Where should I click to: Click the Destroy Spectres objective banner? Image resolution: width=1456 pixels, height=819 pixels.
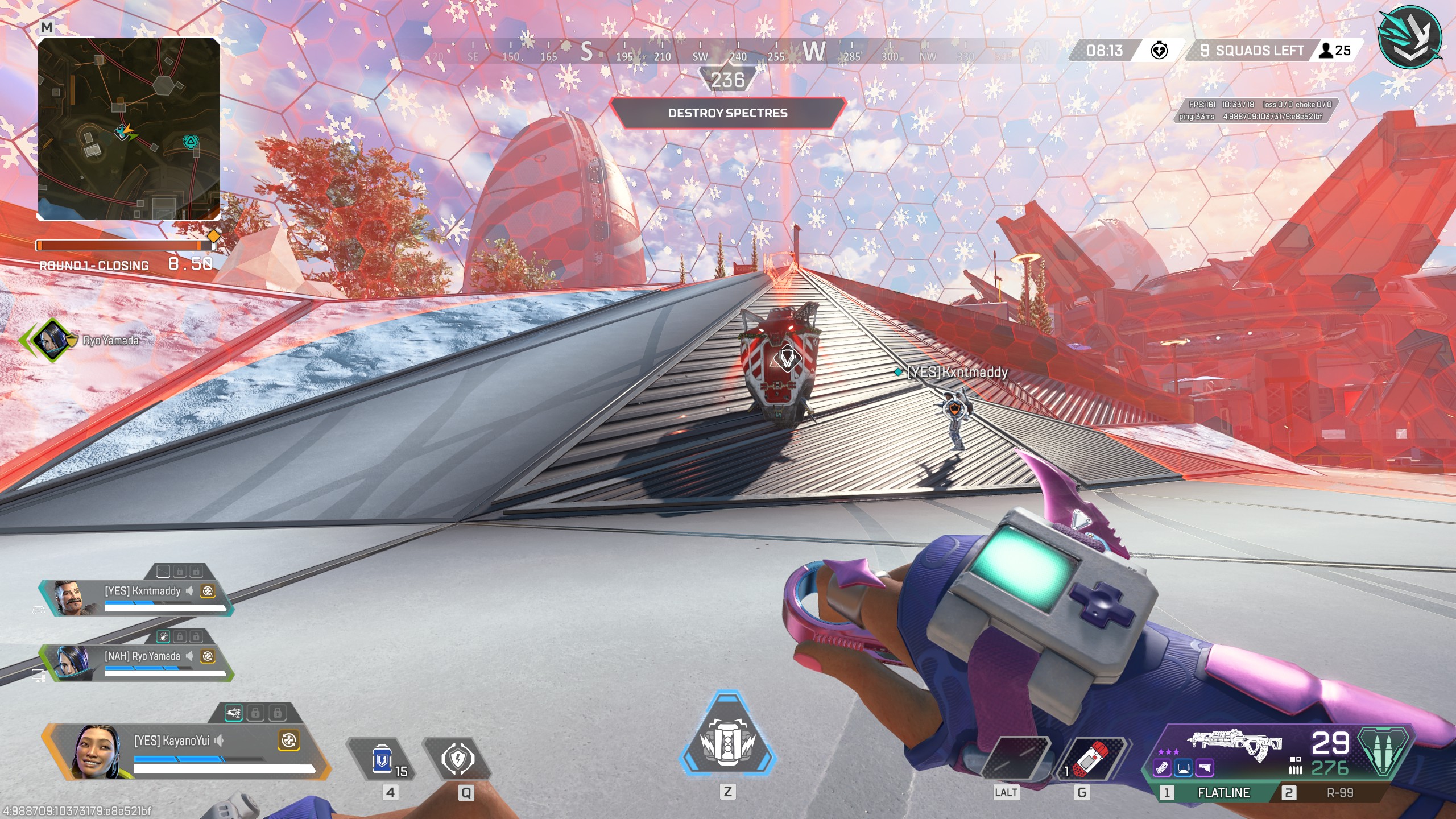click(x=727, y=113)
